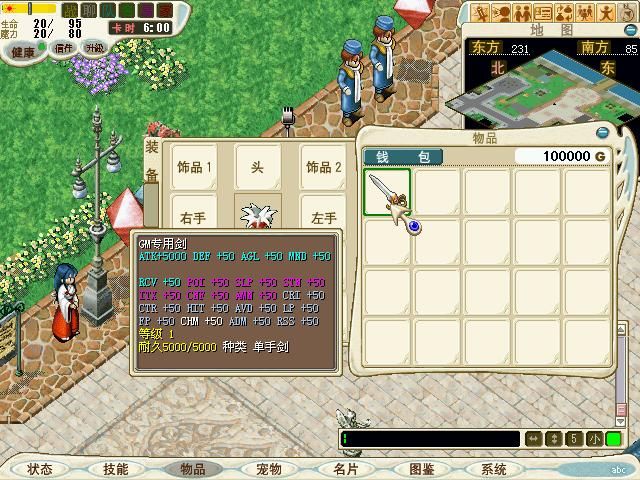
Task: Click the 头 head equipment slot
Action: [x=258, y=166]
